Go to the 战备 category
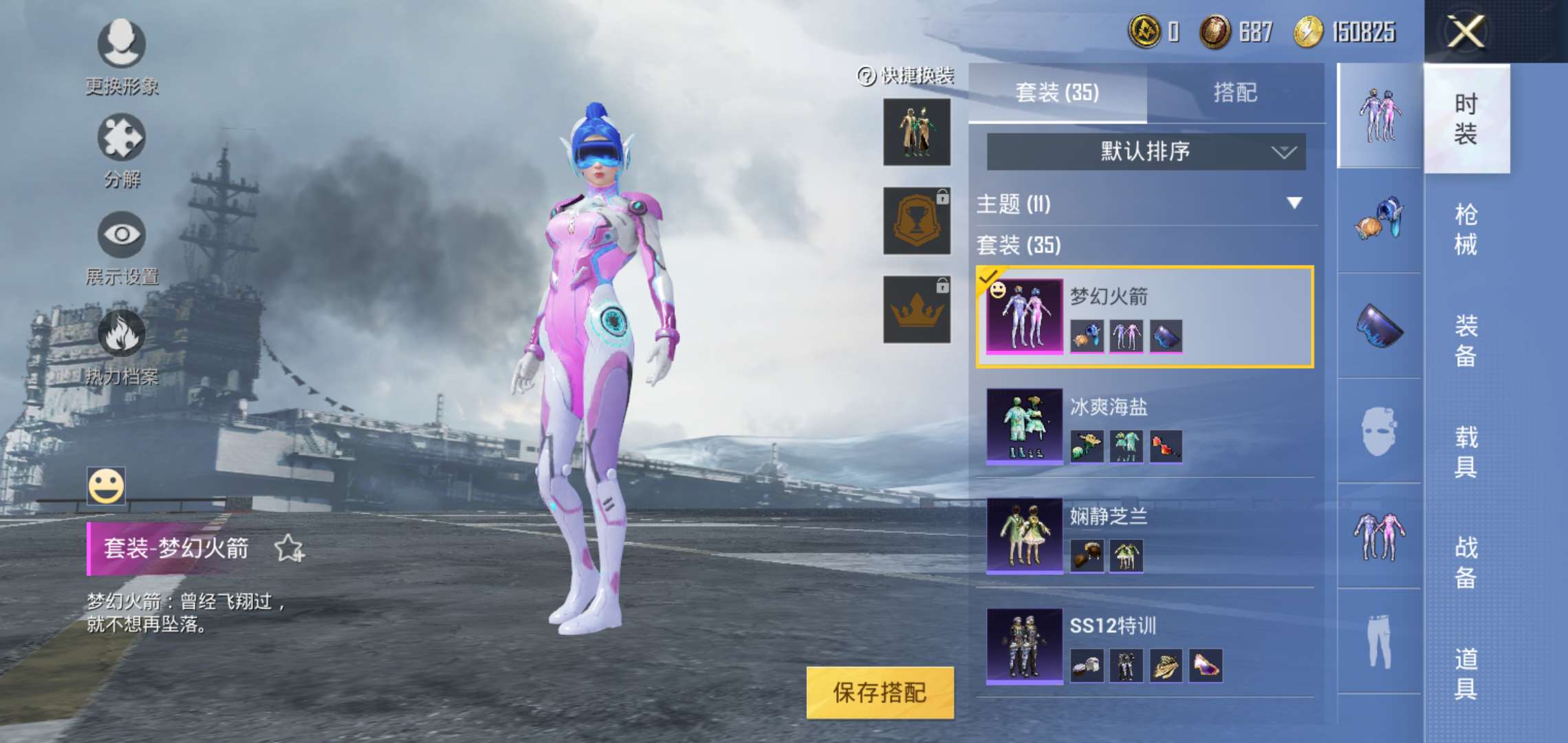 1466,562
